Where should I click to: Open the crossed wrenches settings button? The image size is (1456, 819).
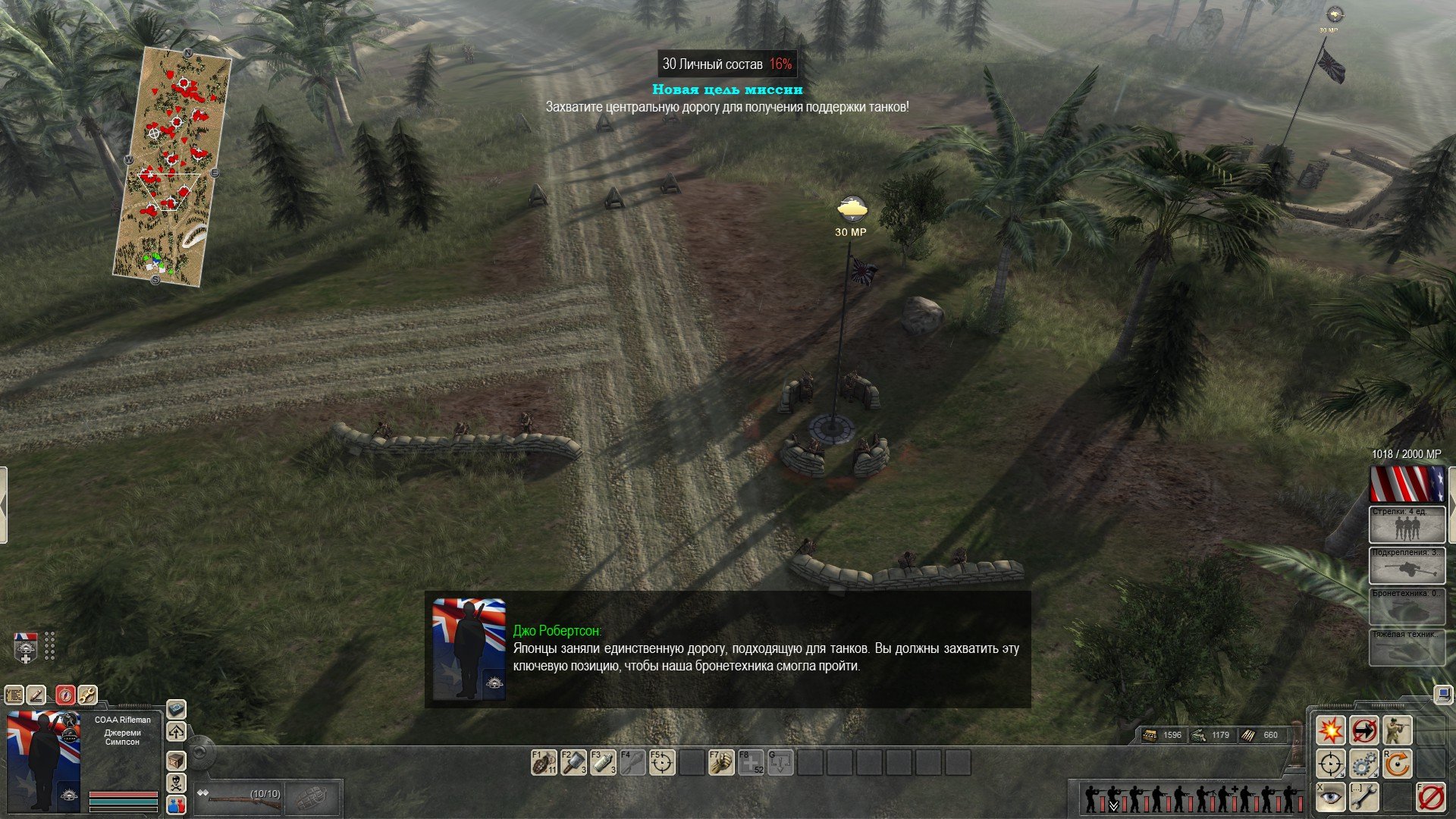87,695
